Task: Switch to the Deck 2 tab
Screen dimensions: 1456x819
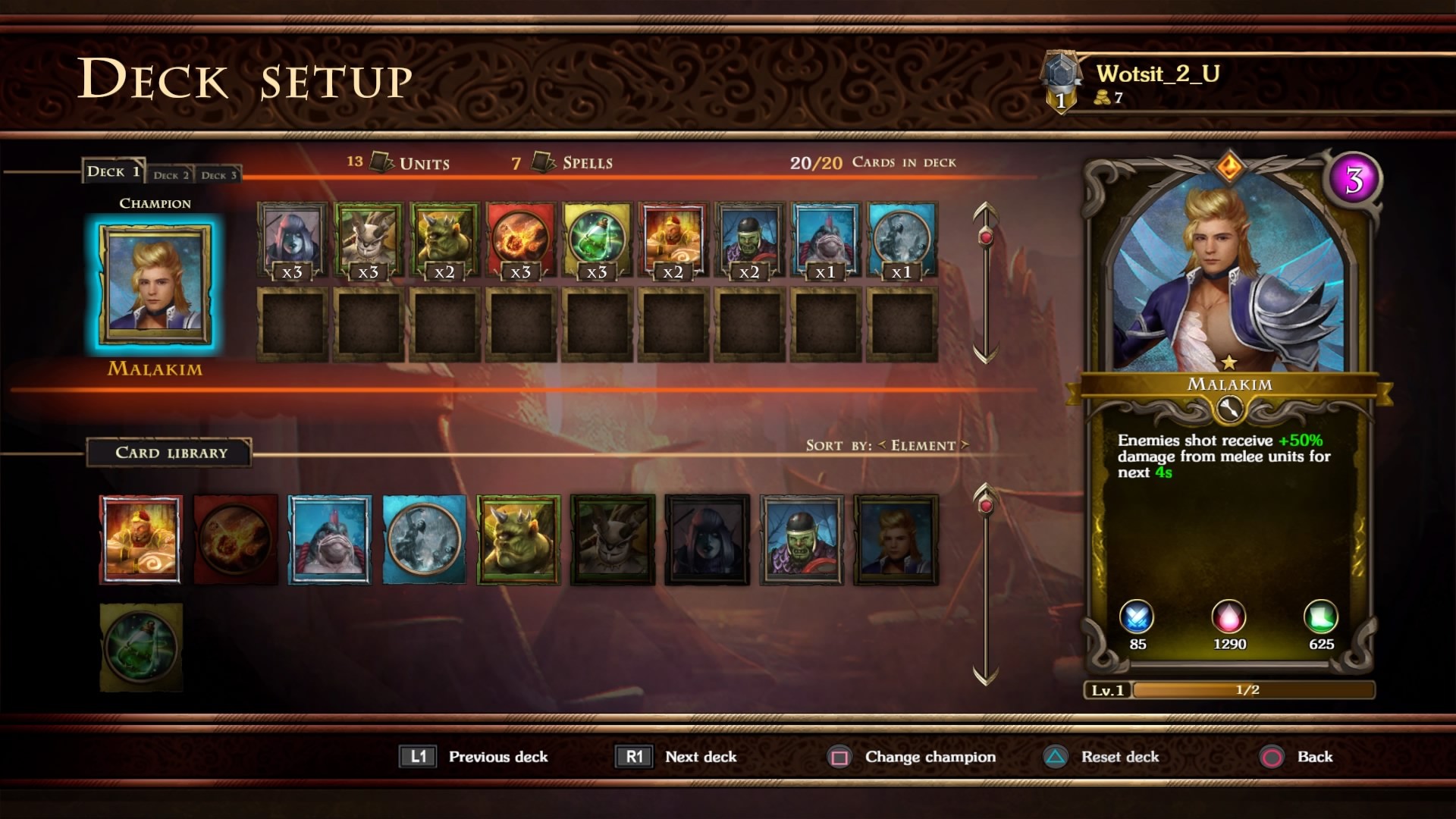Action: (x=171, y=174)
